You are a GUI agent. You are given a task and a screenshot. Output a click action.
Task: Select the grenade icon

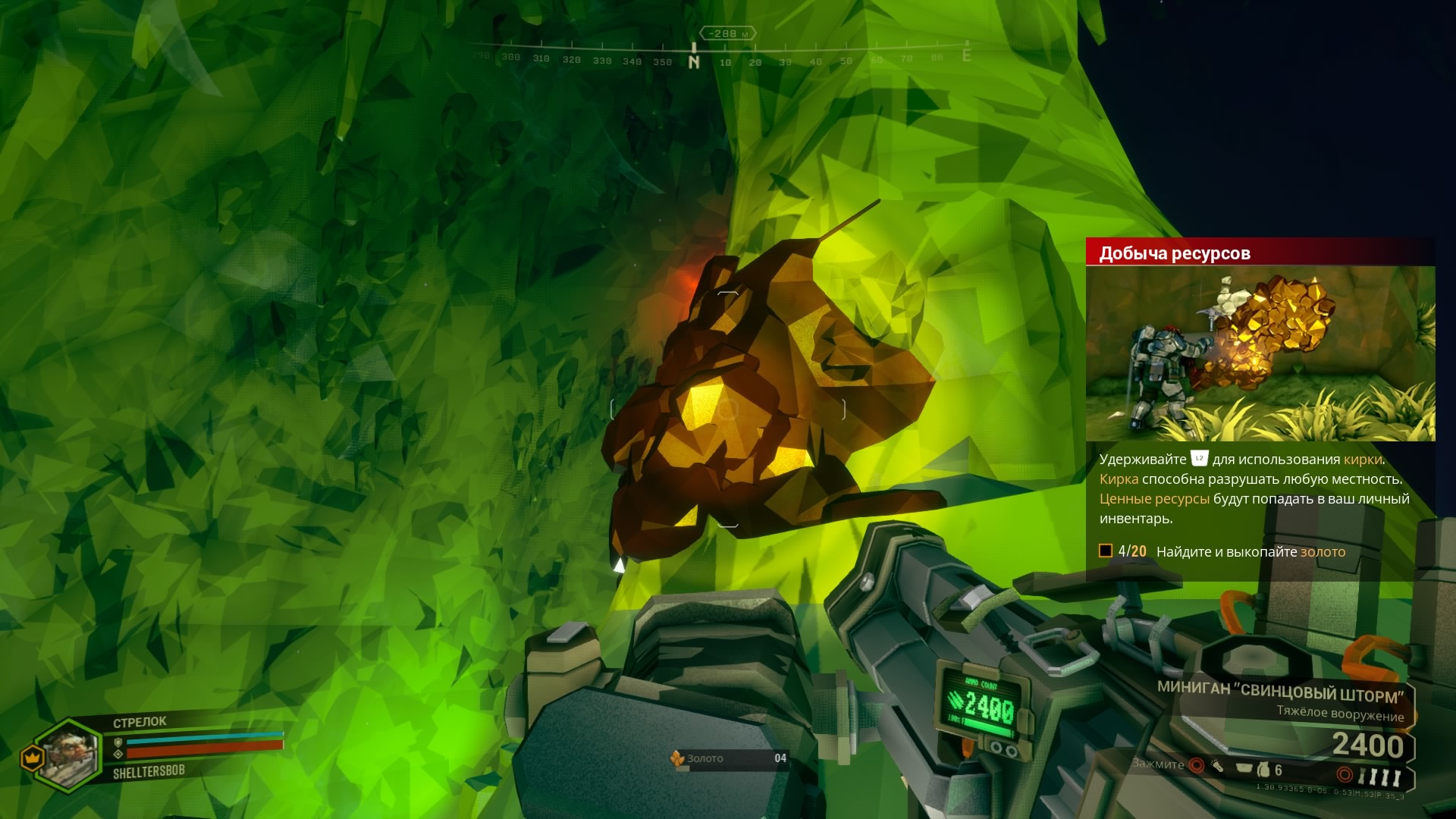click(1263, 770)
